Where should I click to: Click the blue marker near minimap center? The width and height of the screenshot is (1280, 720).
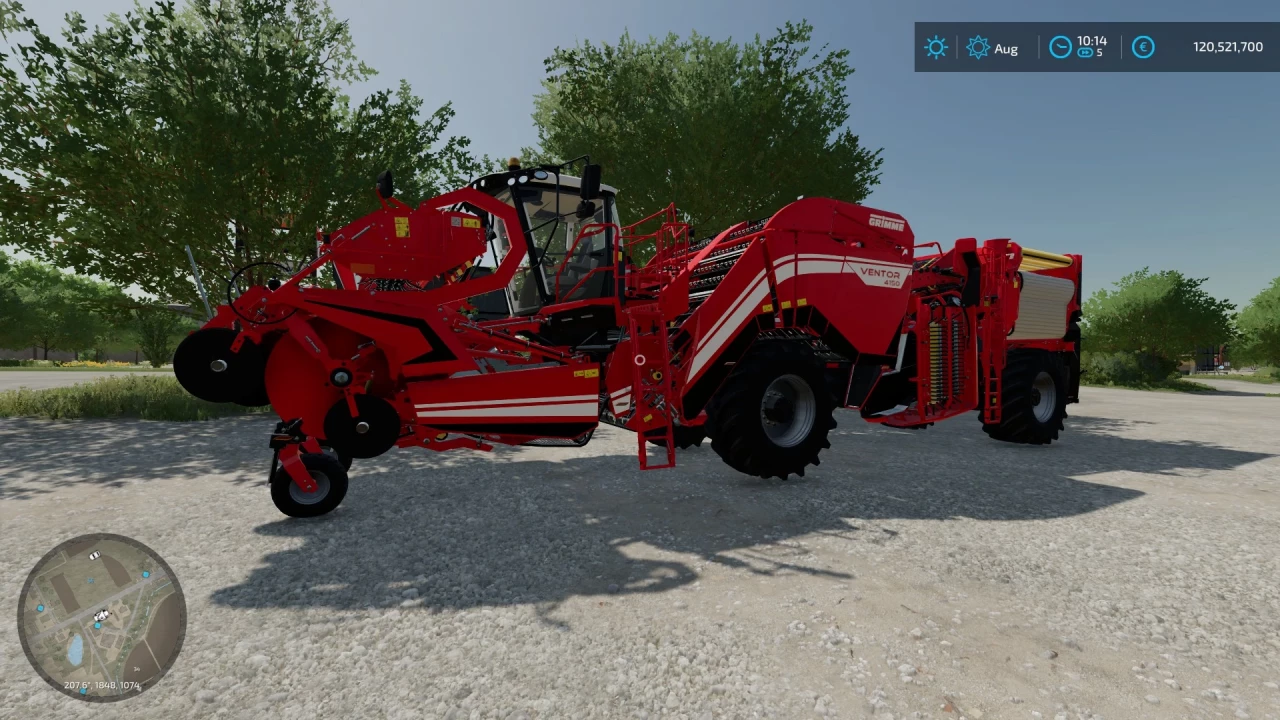click(x=97, y=625)
